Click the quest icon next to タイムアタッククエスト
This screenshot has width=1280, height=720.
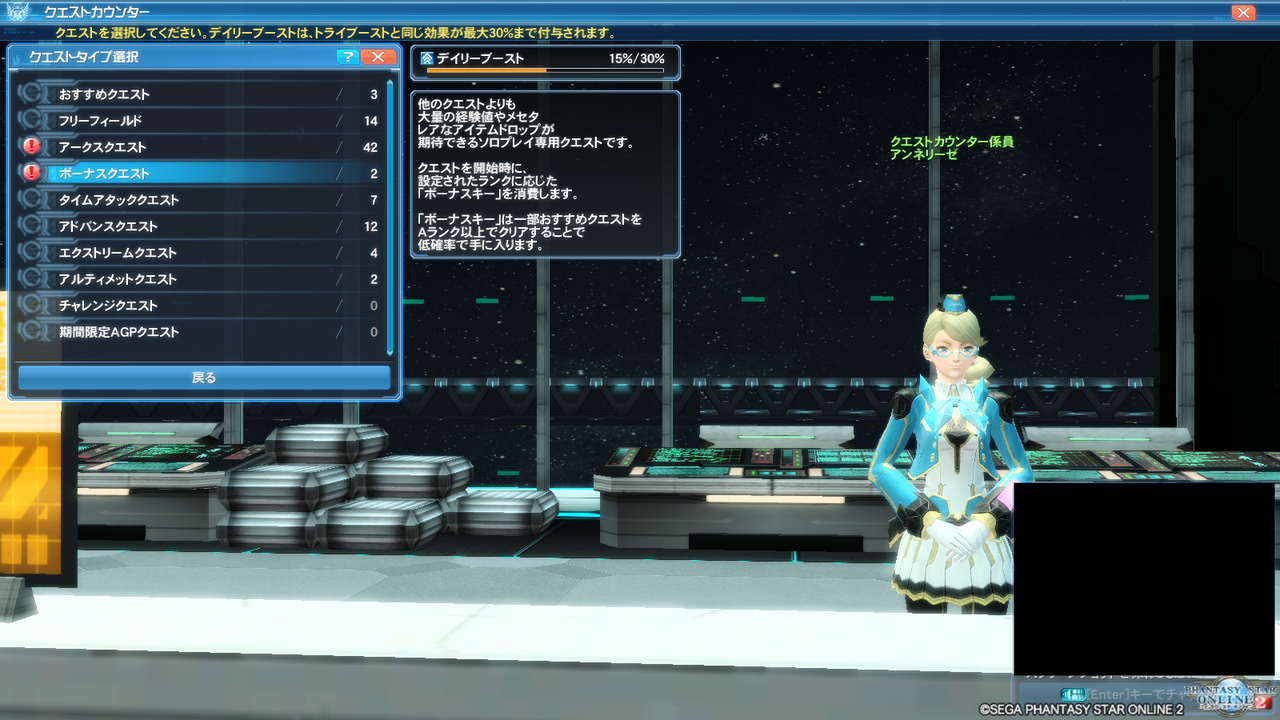tap(33, 200)
